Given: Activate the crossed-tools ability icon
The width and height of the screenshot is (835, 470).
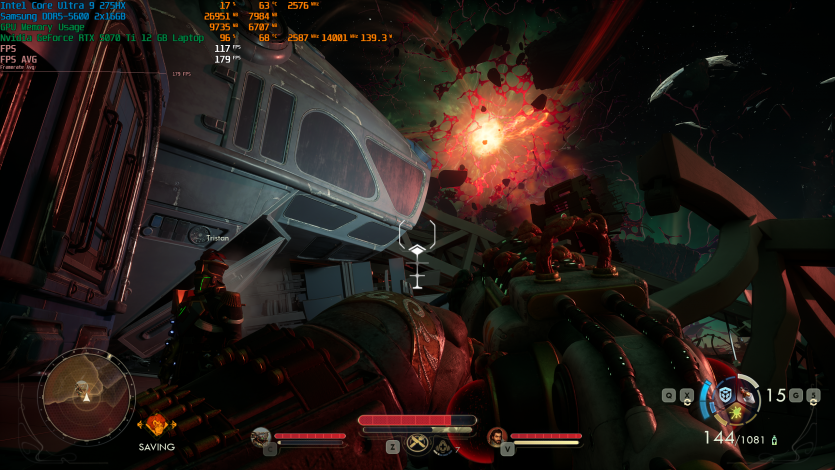Looking at the screenshot, I should point(418,444).
